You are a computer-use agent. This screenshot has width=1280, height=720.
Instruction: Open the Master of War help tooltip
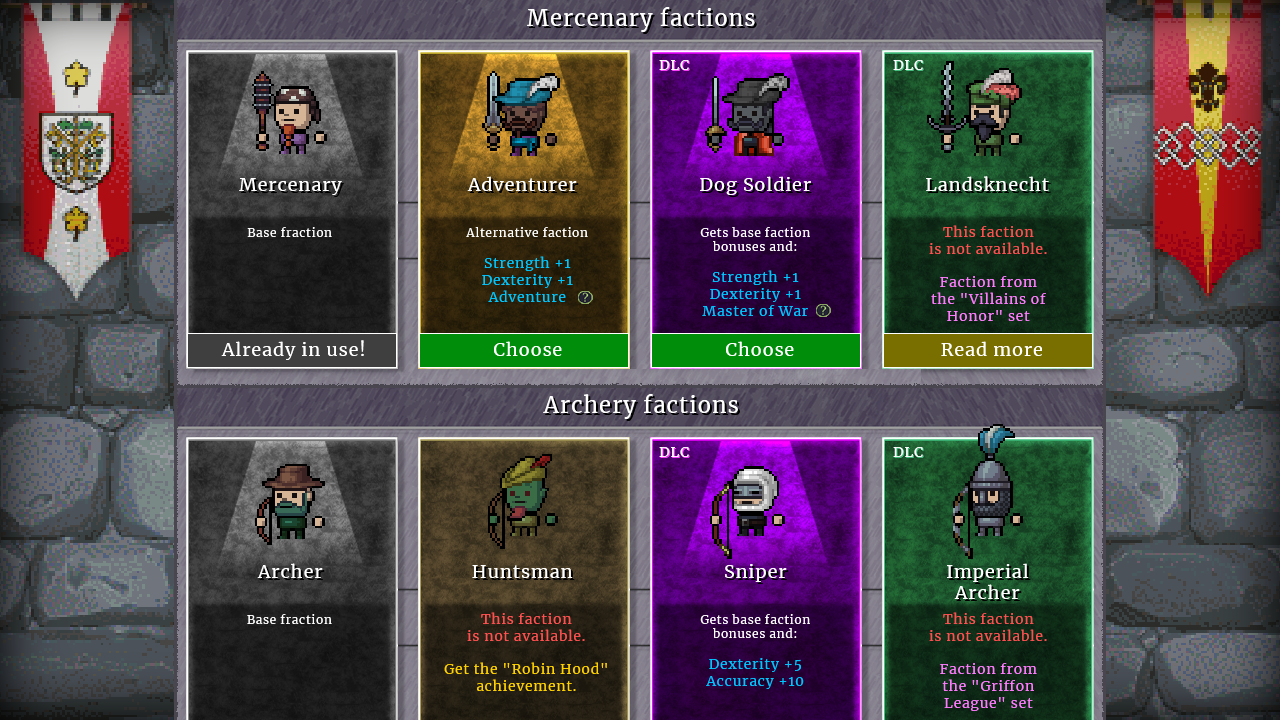pyautogui.click(x=822, y=311)
